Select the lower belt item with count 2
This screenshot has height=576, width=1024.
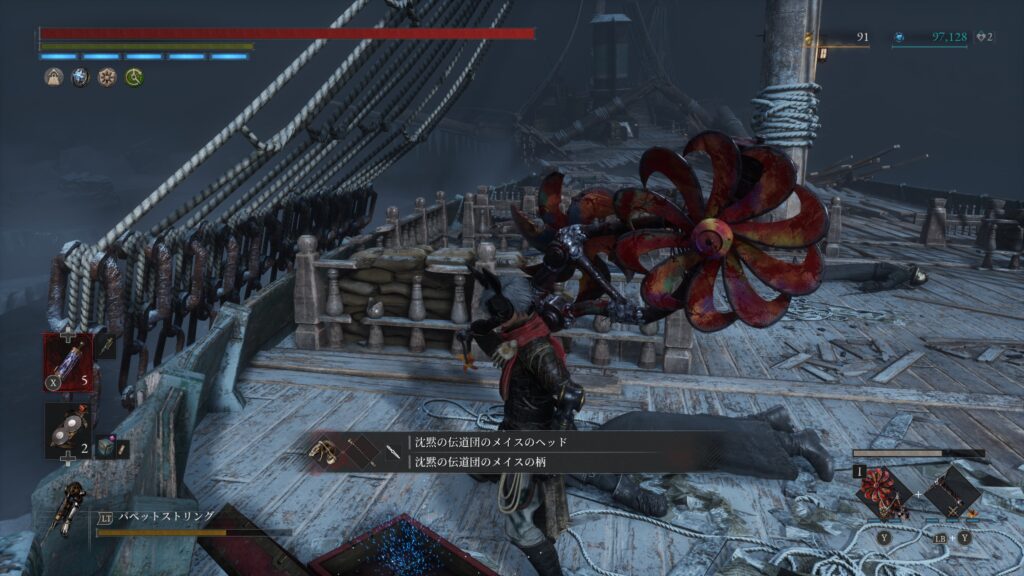coord(68,430)
